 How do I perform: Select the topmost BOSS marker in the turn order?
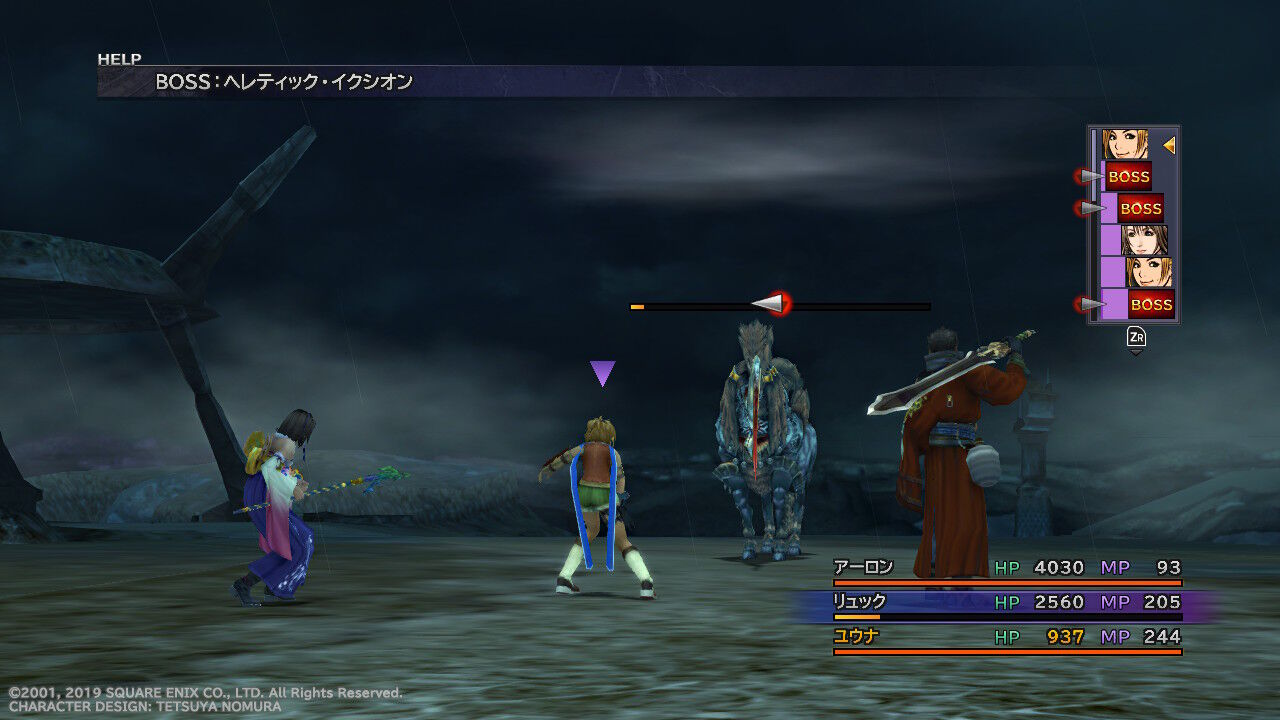pos(1129,177)
